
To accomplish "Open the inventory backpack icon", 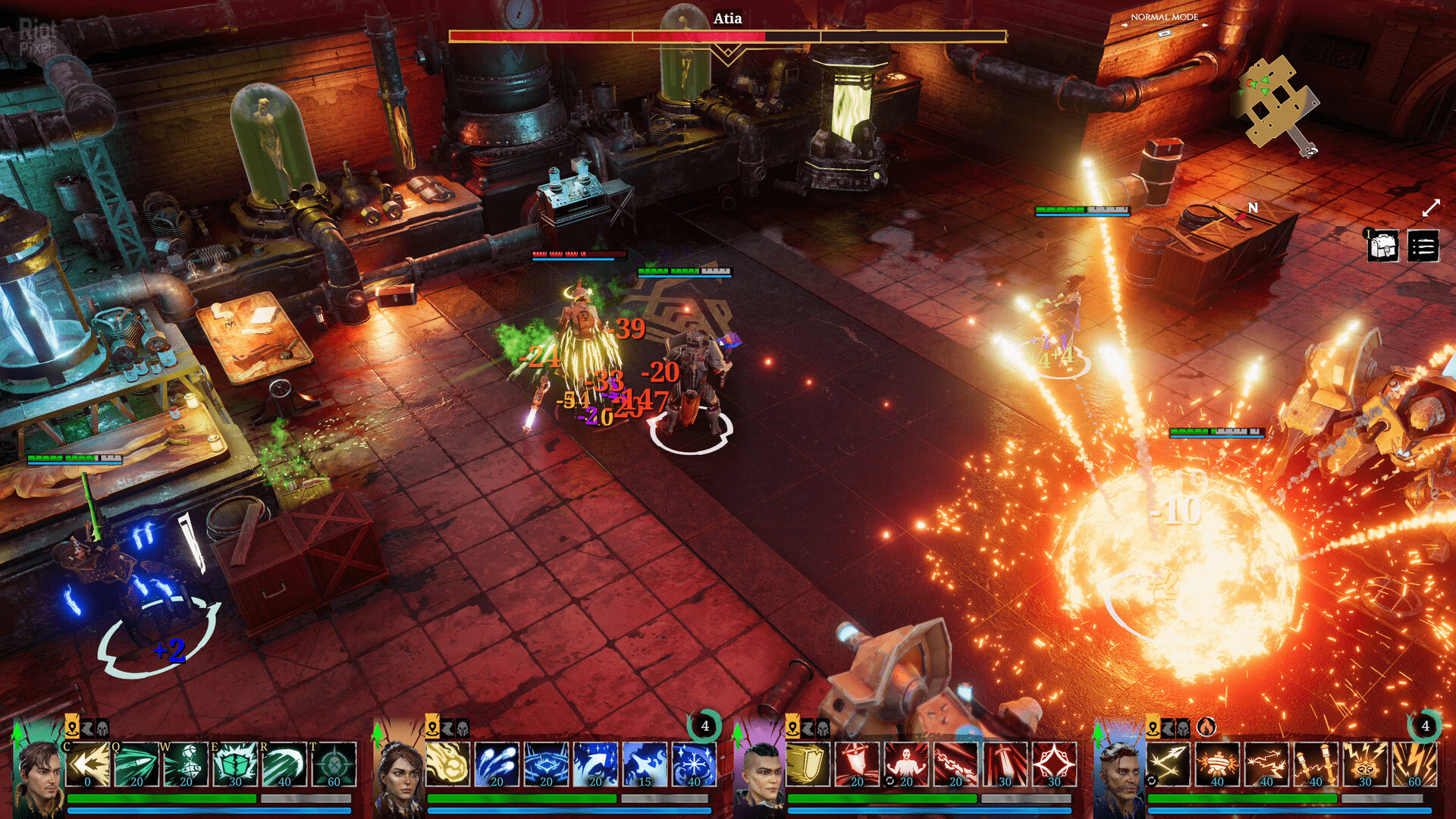I will point(1383,246).
